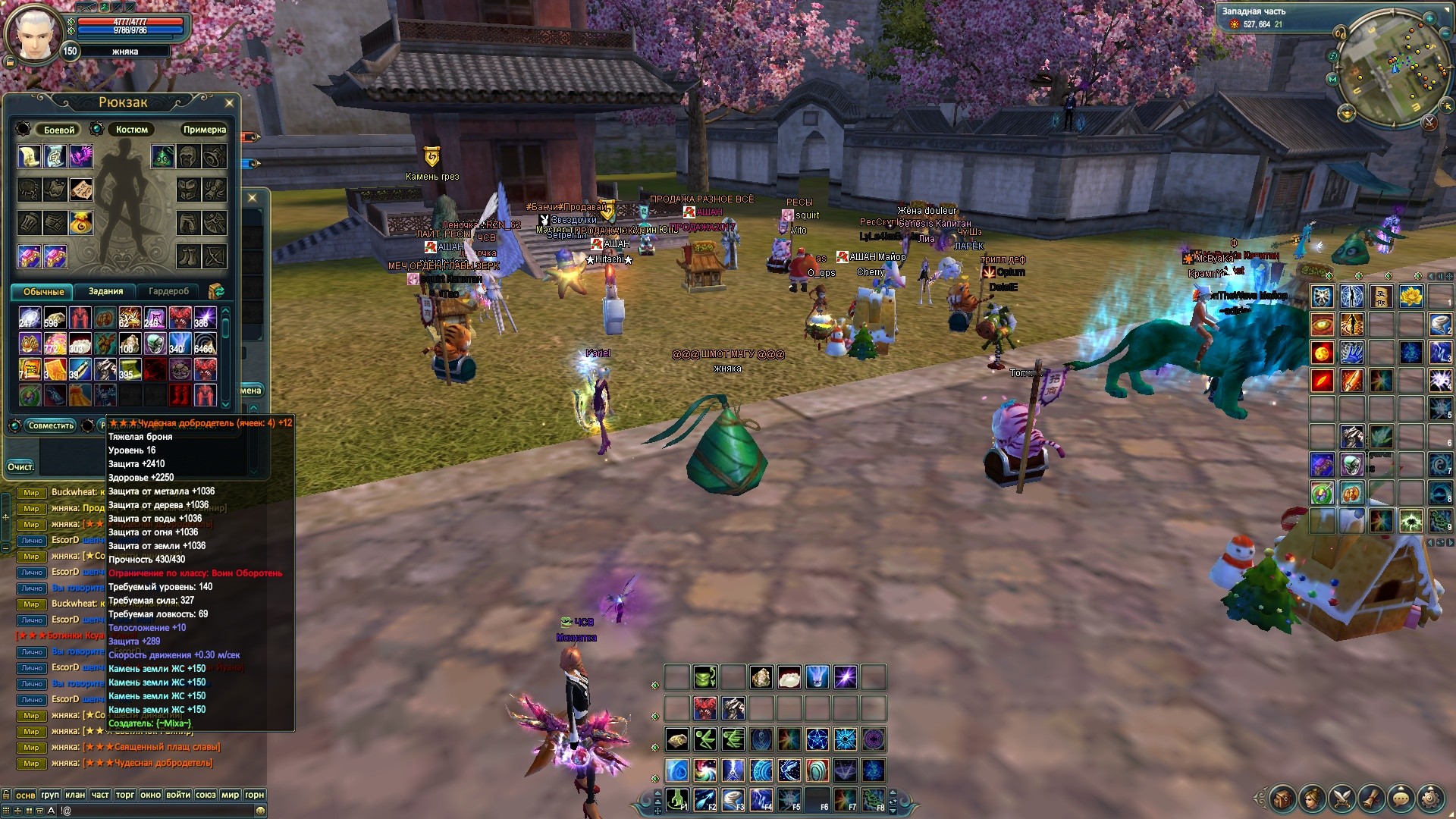Select the gold pouch equipment slot
Image resolution: width=1456 pixels, height=819 pixels.
click(x=80, y=223)
